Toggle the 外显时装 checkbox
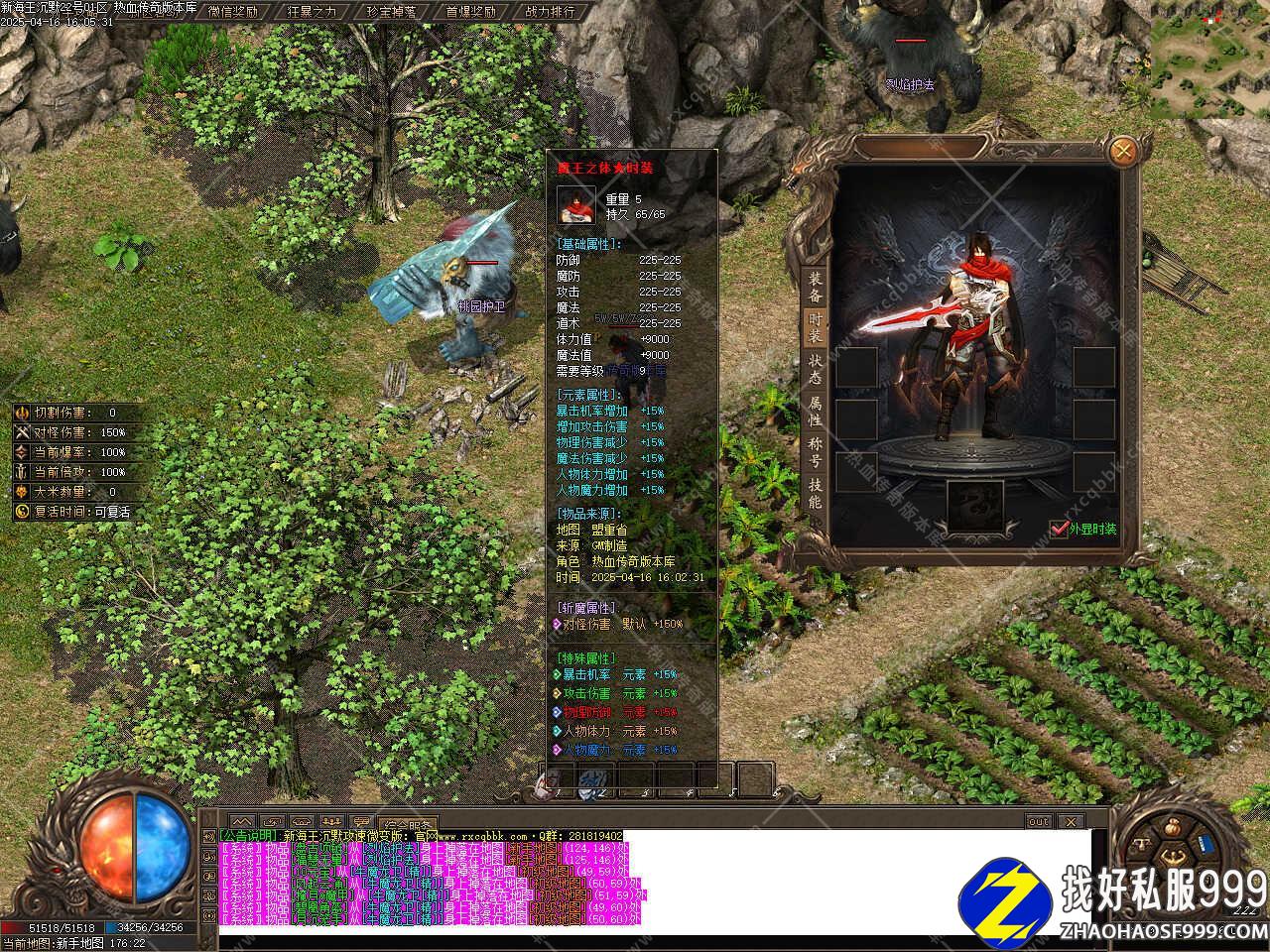The image size is (1270, 952). (x=1059, y=529)
